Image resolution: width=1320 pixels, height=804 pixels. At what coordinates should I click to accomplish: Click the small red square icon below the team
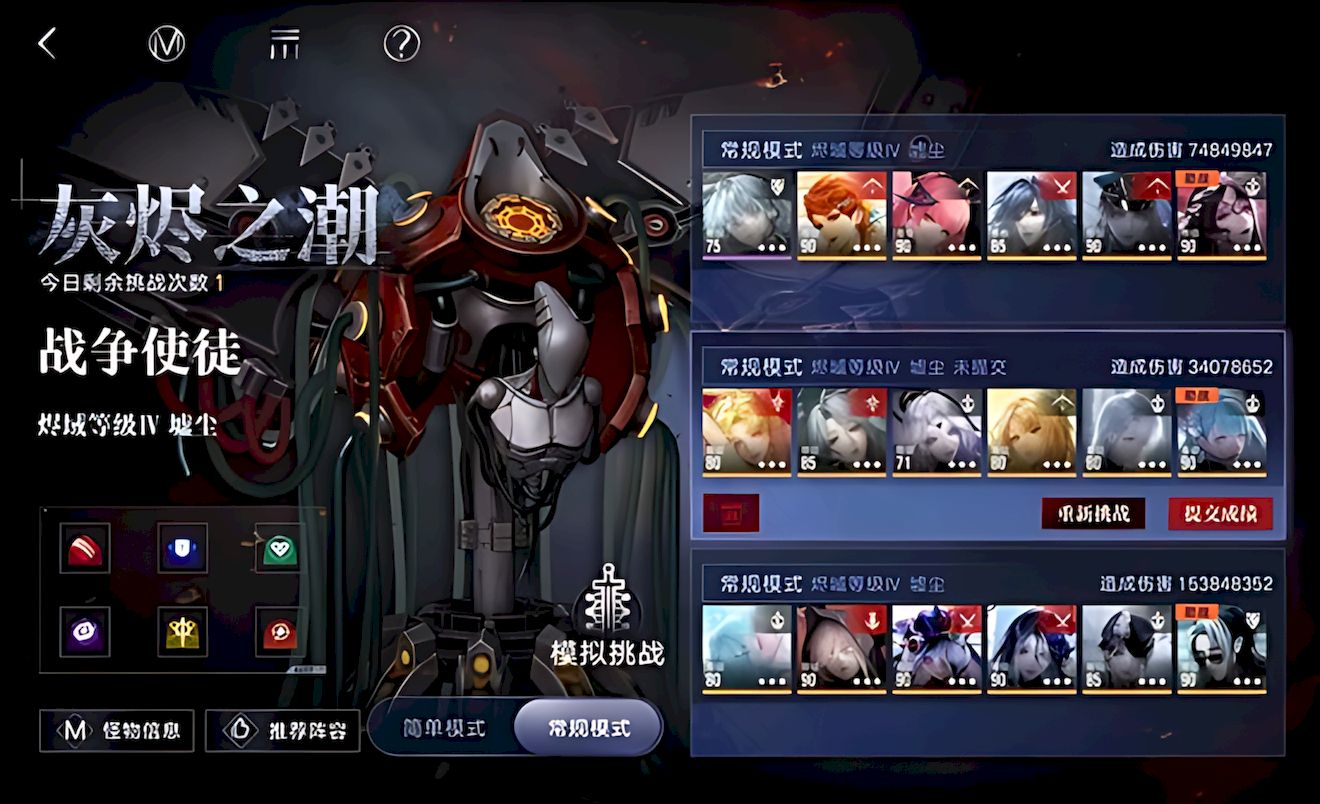coord(731,514)
